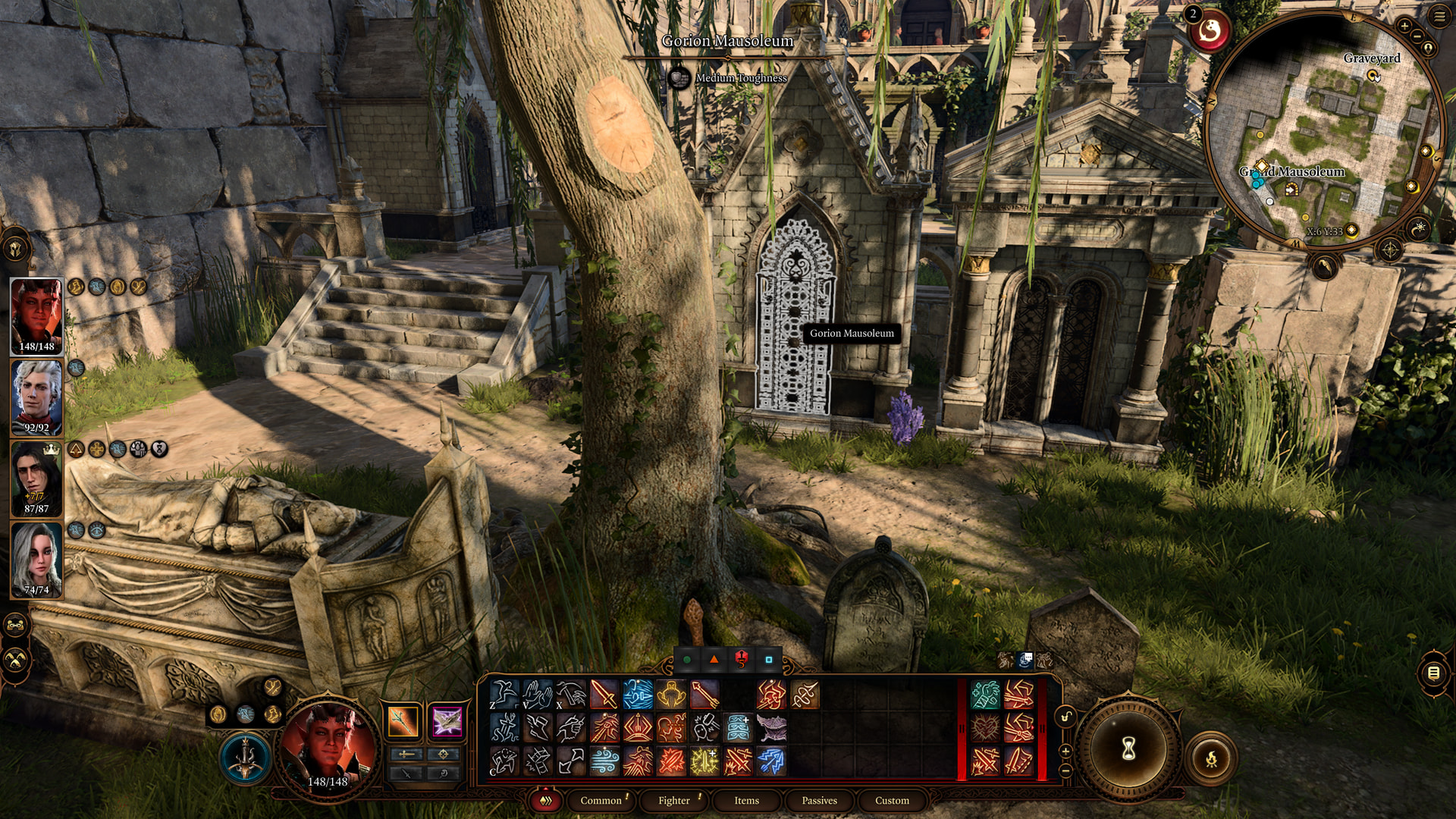
Task: Switch to the Custom hotbar tab
Action: (892, 800)
